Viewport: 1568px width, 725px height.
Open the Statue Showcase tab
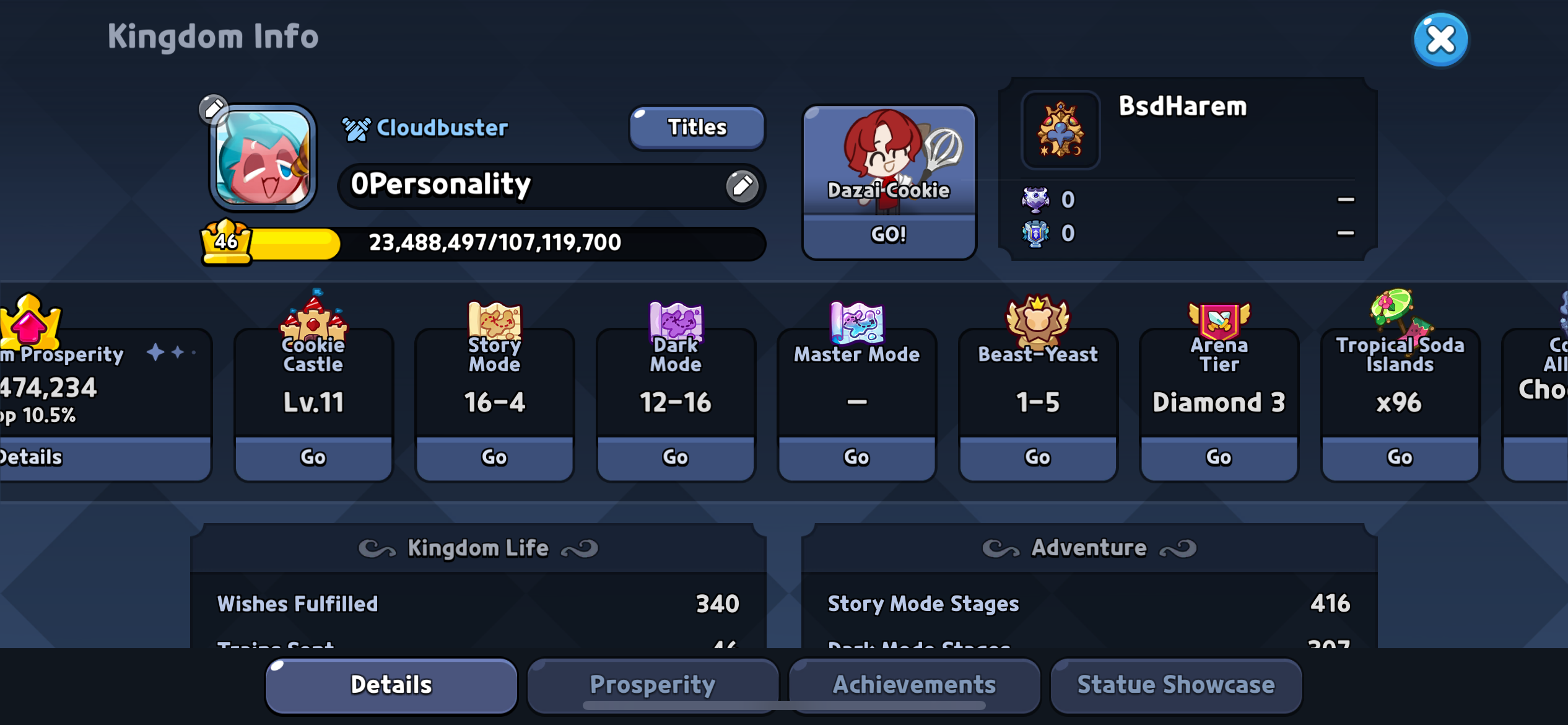1175,684
